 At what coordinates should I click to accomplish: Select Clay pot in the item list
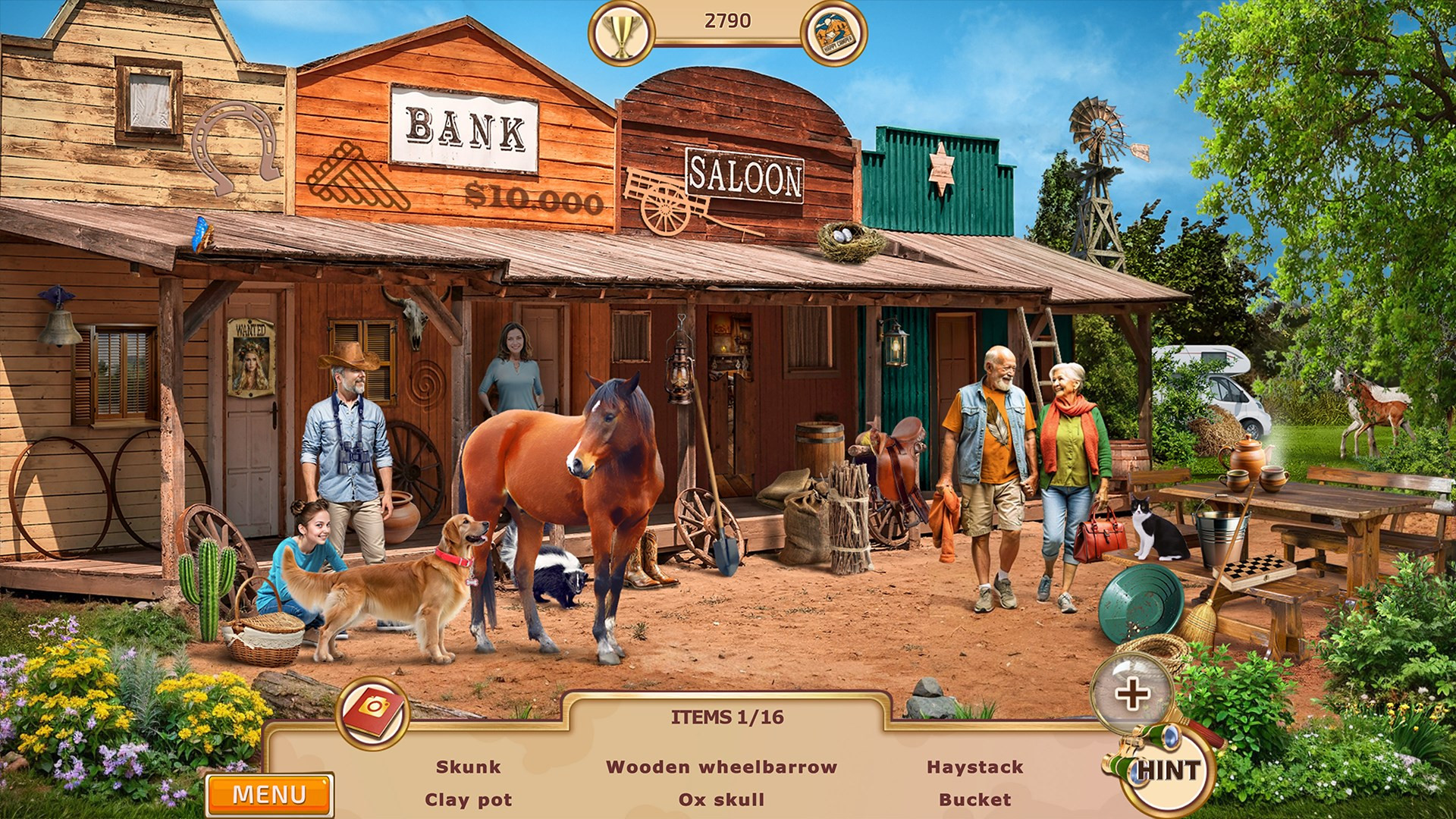pyautogui.click(x=468, y=799)
